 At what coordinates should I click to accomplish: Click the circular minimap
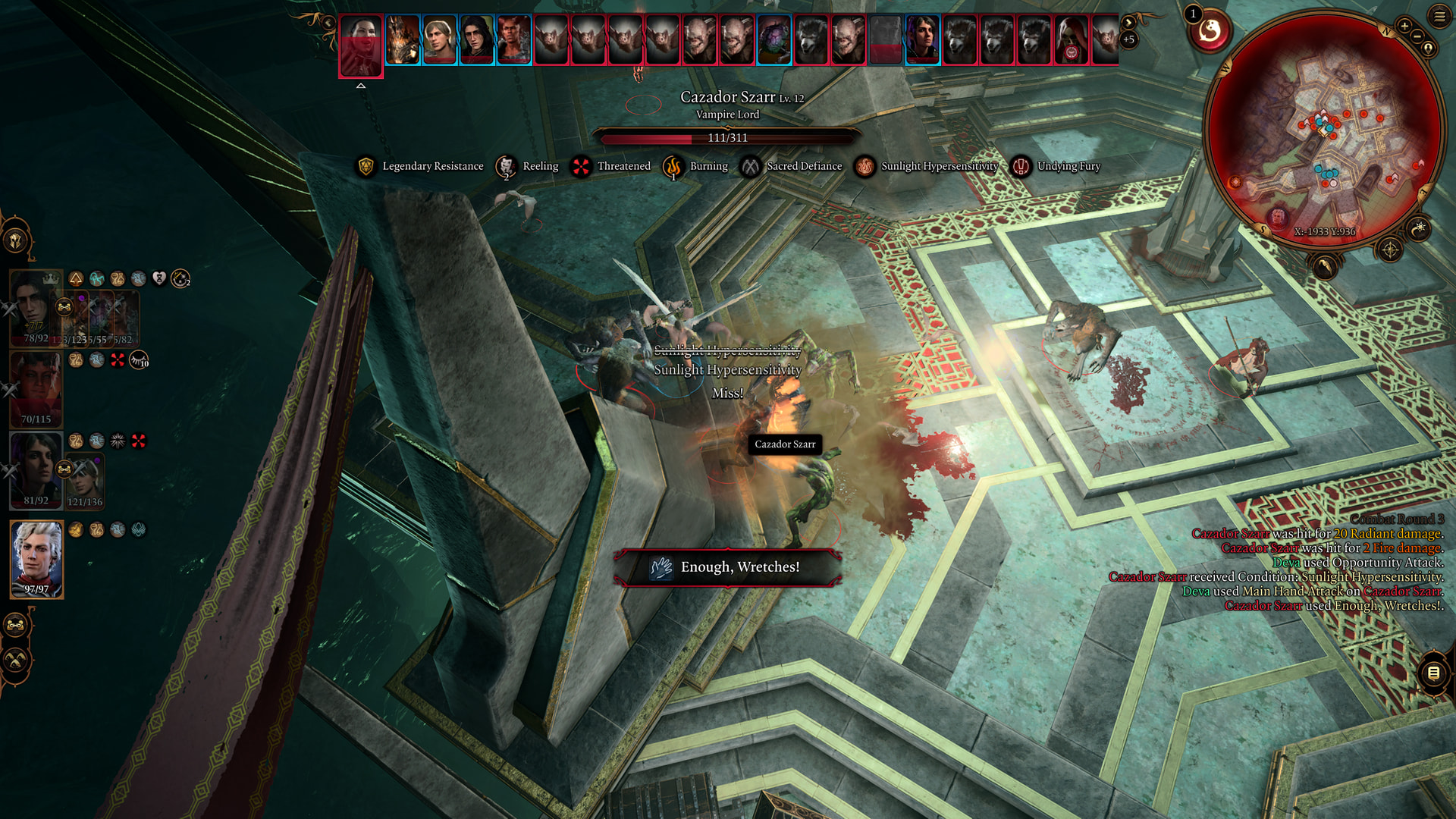(1324, 129)
